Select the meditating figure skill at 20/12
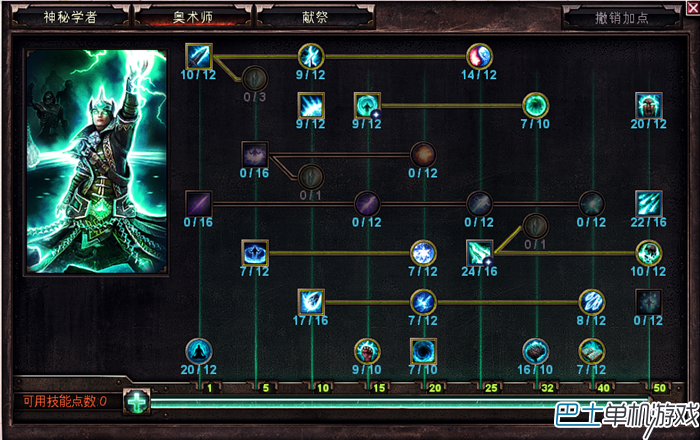The width and height of the screenshot is (700, 440). click(199, 351)
